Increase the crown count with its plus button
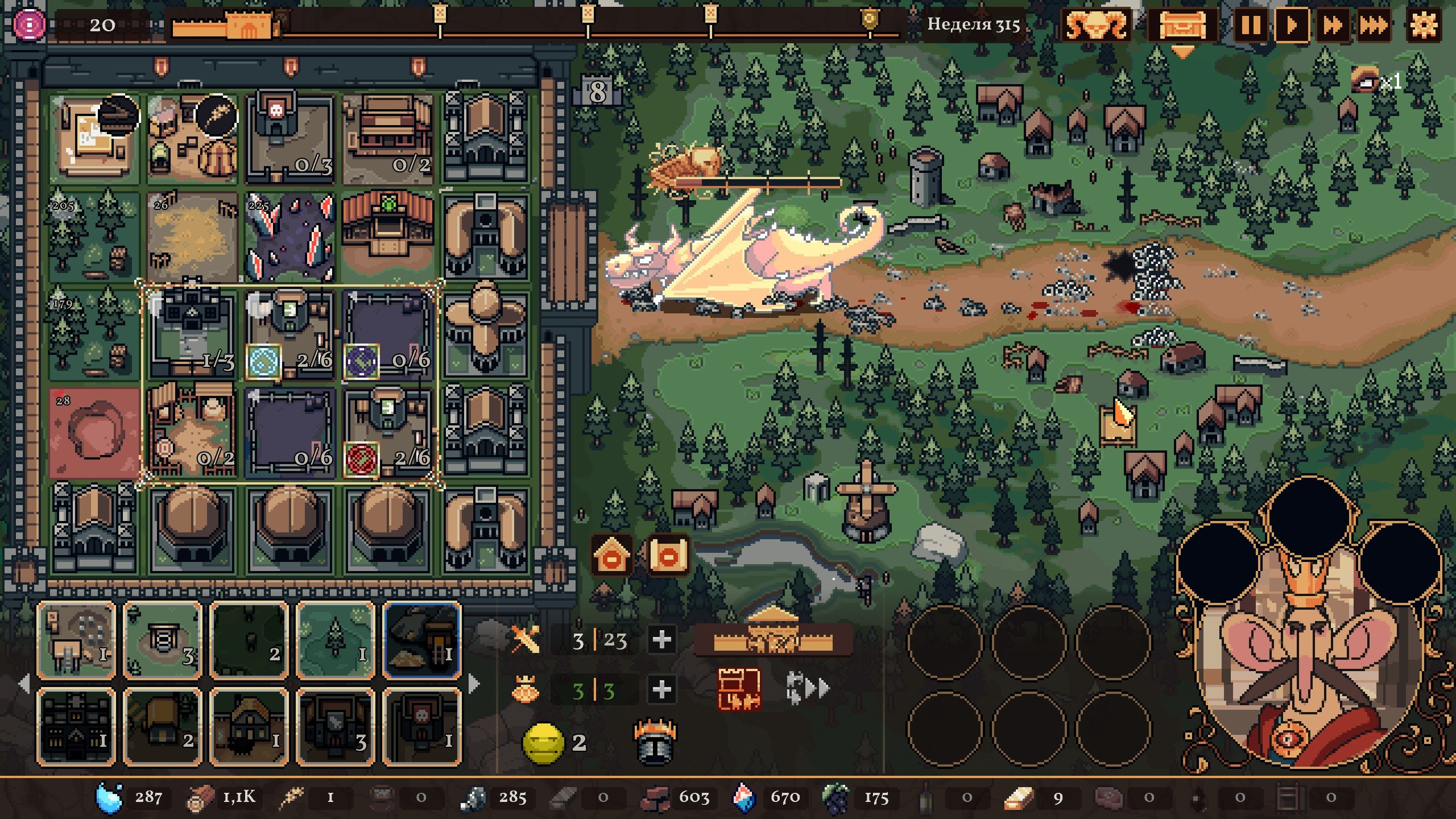Viewport: 1456px width, 819px height. [661, 690]
